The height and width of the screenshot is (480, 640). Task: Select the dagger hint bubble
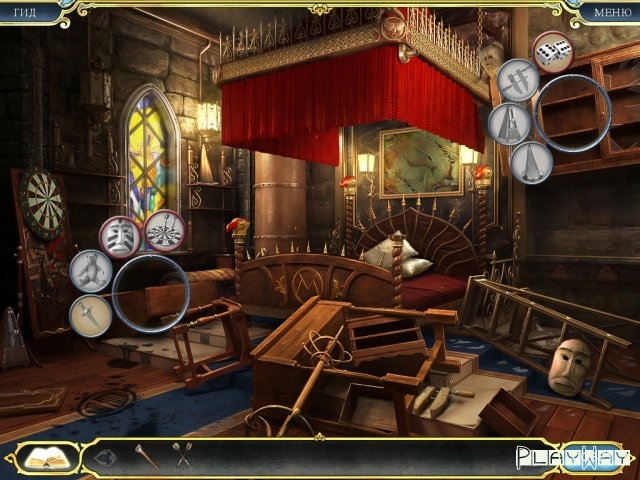click(90, 316)
